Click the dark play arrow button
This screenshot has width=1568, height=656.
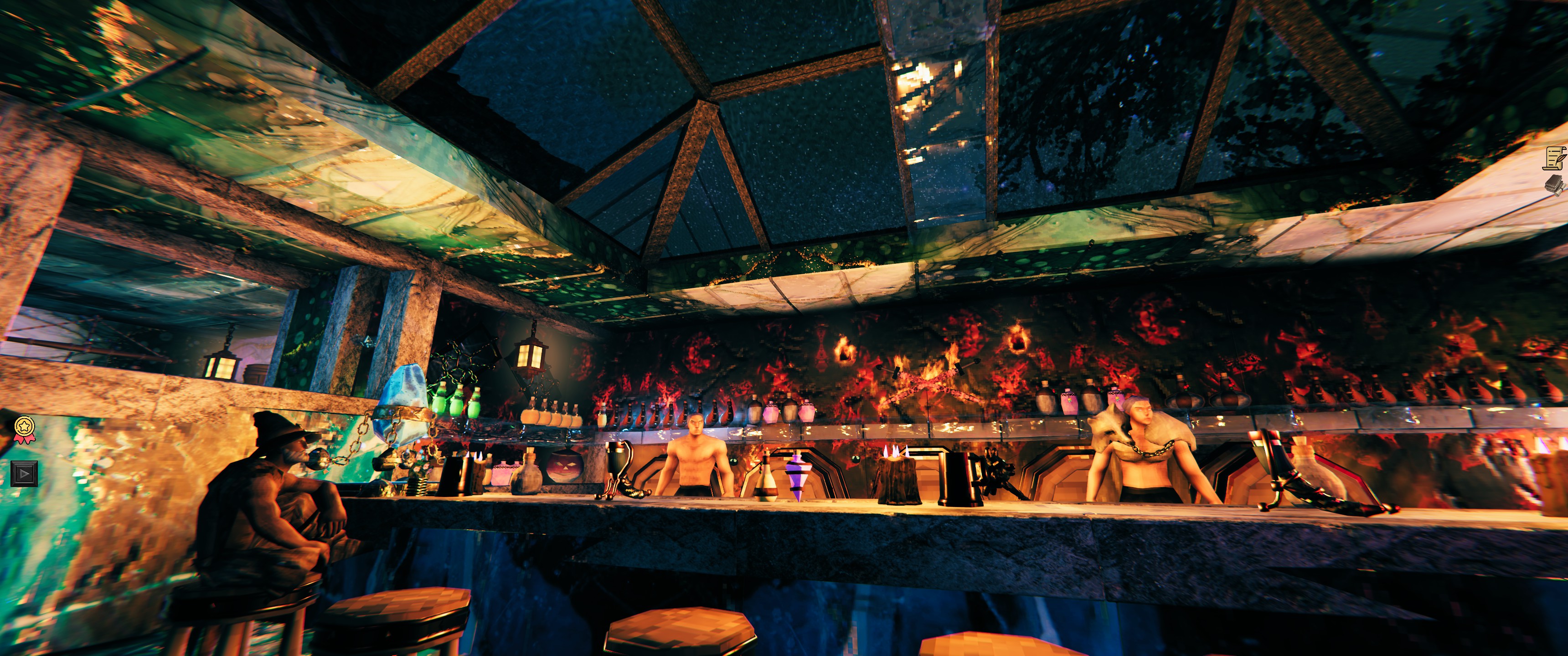click(24, 473)
